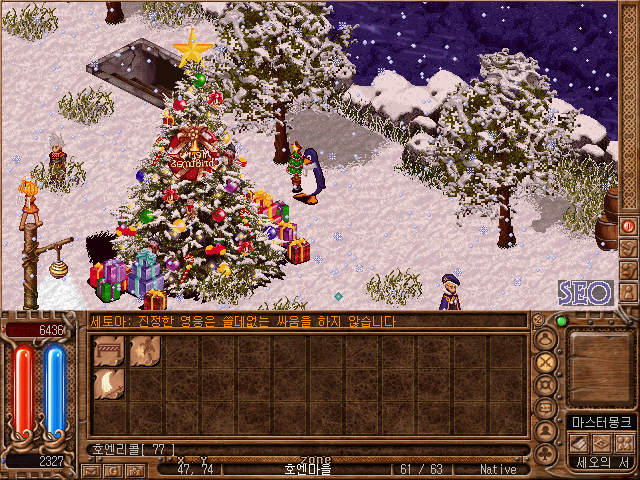Click the red power icon
The image size is (640, 480).
pos(628,227)
